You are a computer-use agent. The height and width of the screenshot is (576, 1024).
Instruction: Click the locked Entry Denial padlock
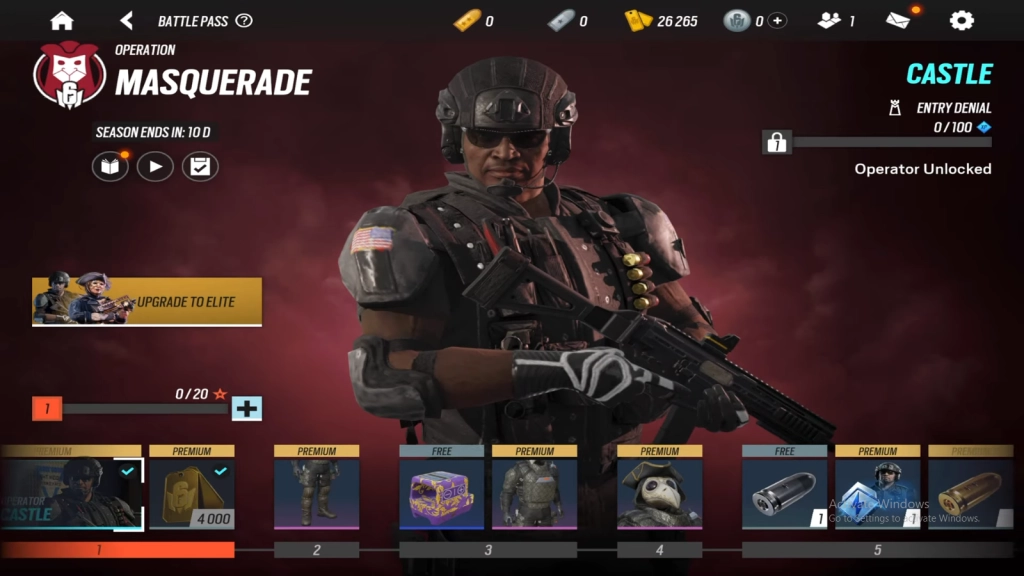pos(777,143)
